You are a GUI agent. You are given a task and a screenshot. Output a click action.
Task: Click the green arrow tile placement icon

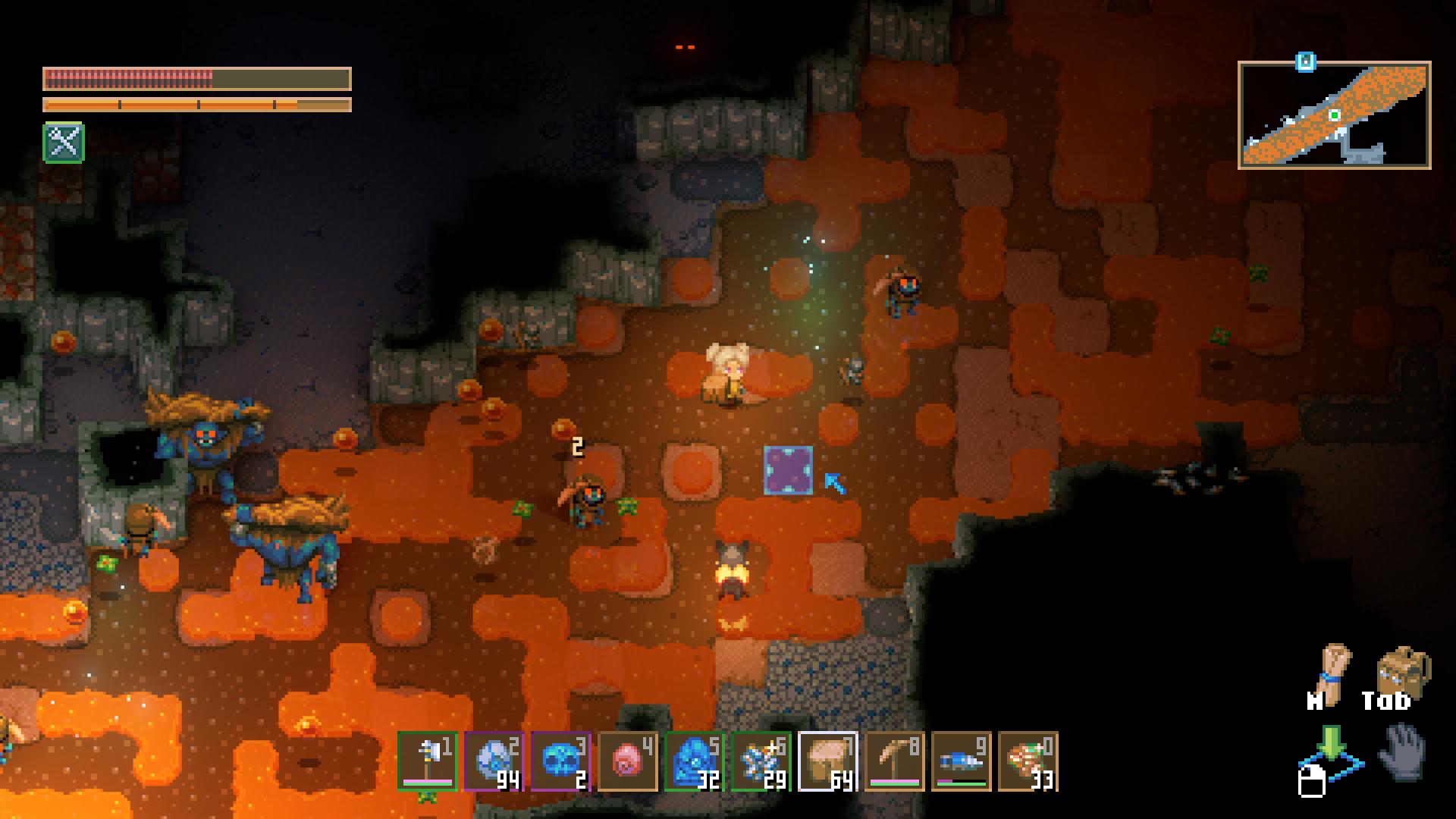[1330, 751]
